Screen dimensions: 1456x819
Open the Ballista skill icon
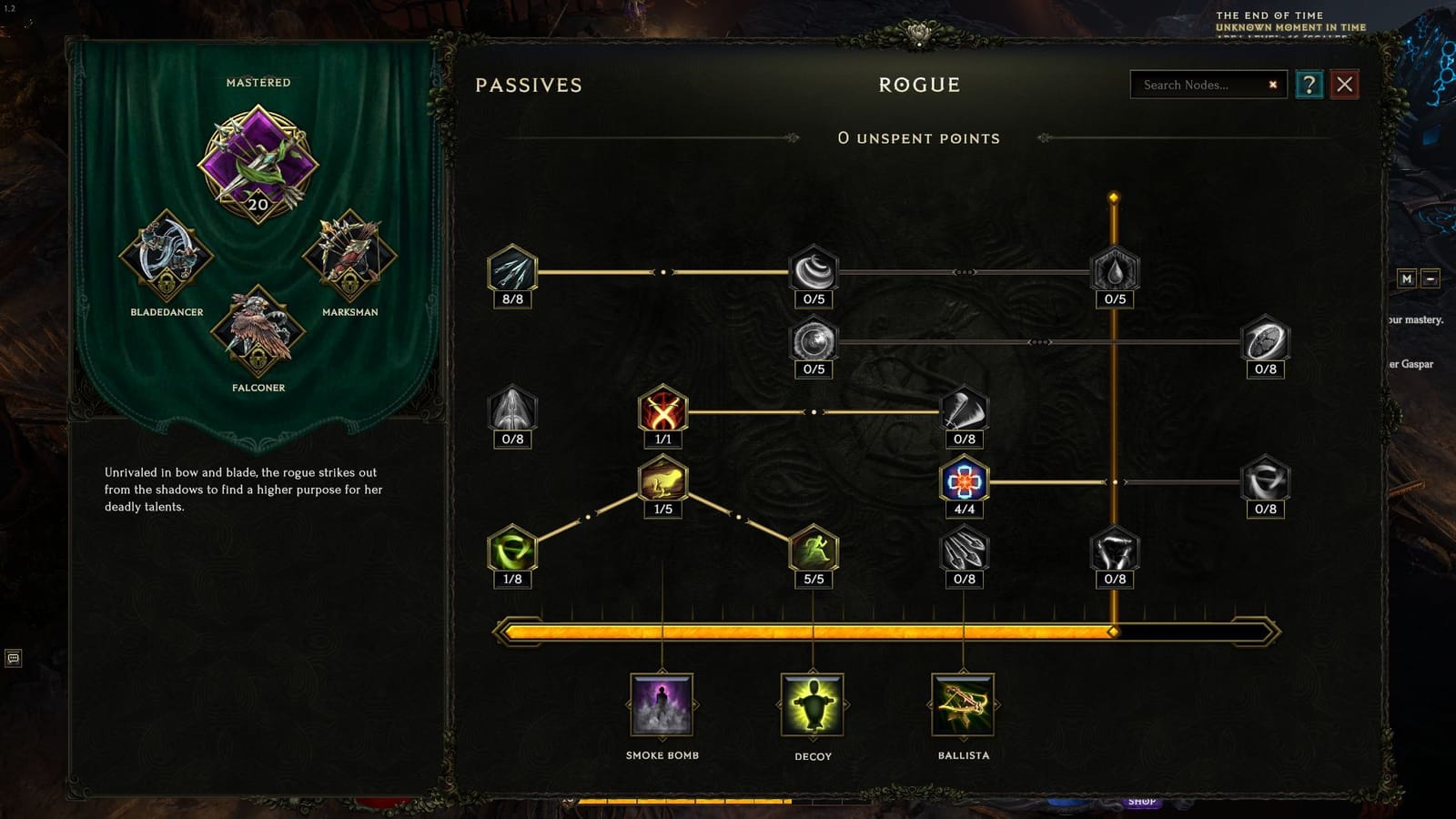point(964,706)
